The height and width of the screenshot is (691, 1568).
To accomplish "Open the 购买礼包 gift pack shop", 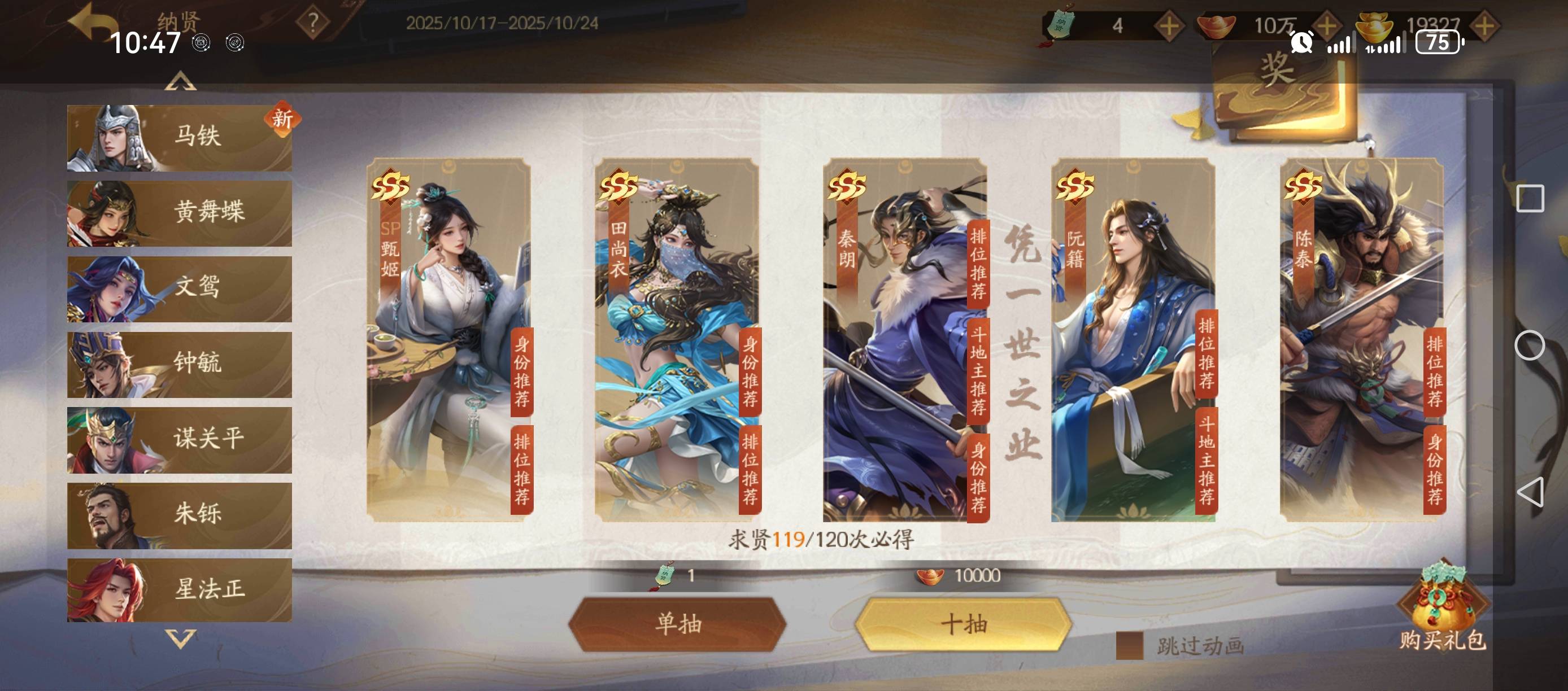I will 1441,608.
